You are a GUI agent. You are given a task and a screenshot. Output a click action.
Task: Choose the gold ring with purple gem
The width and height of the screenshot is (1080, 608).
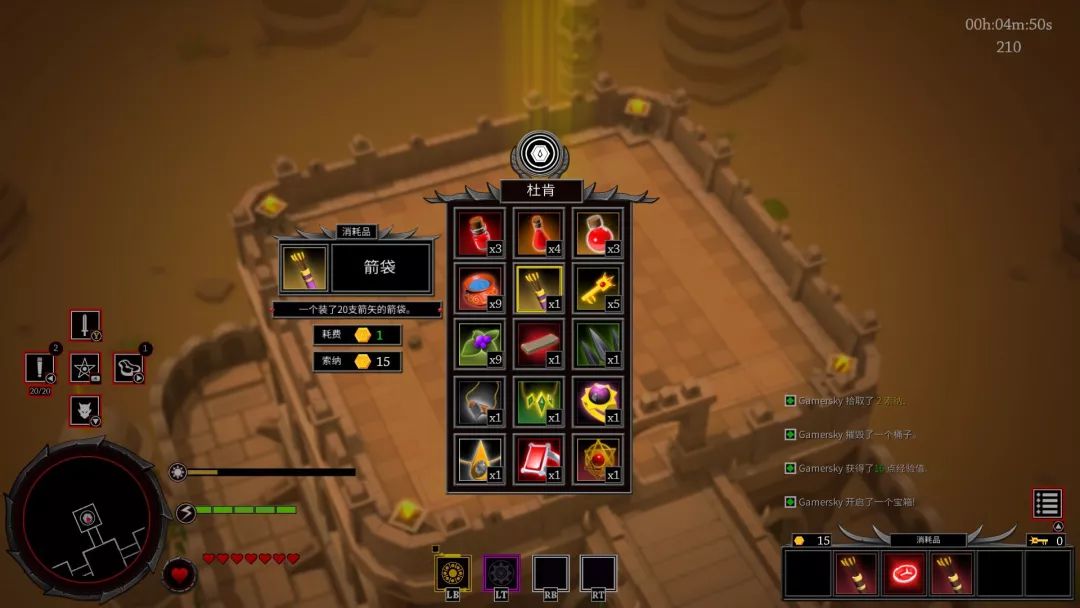[598, 402]
